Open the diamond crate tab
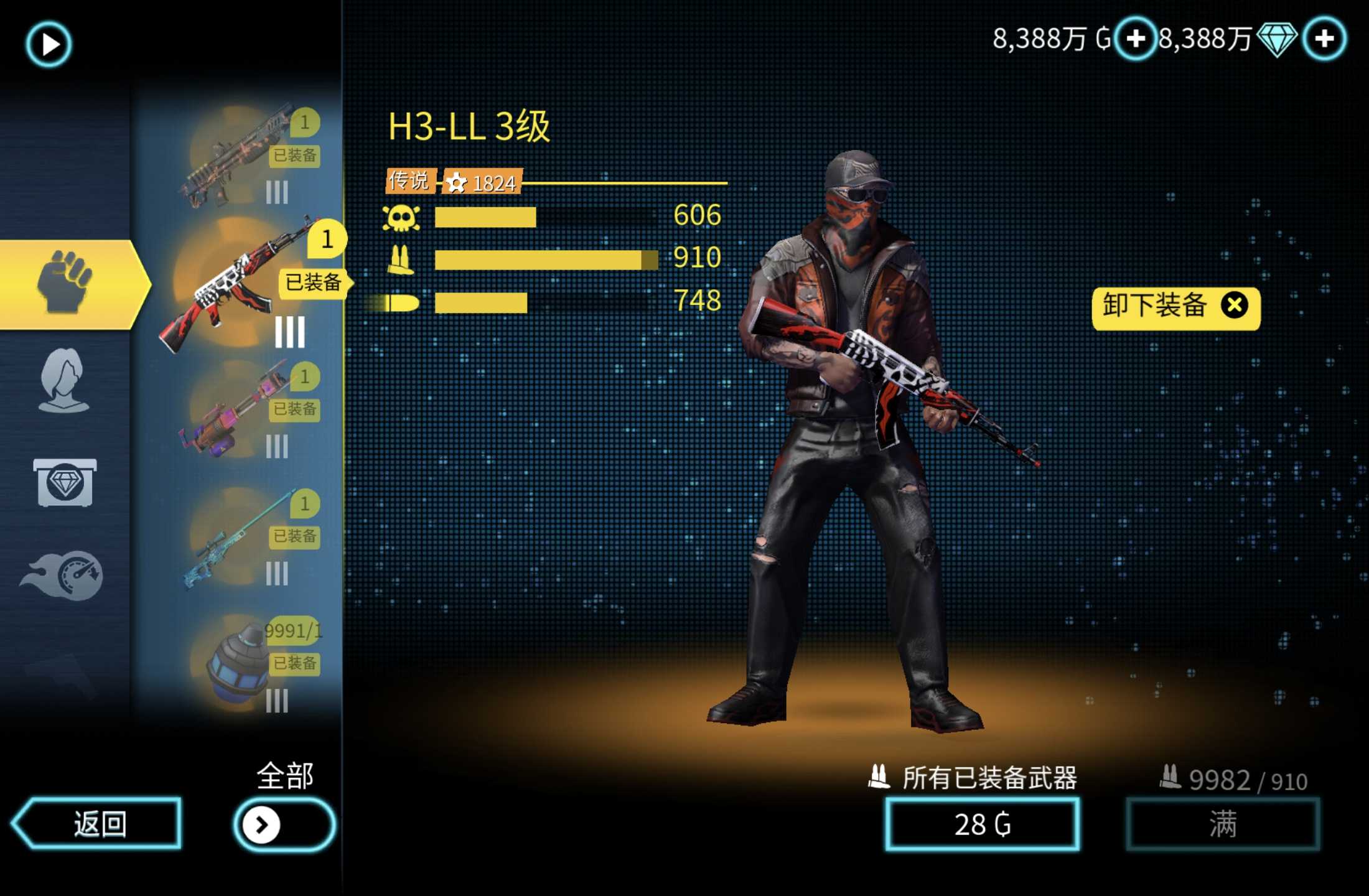 pos(65,483)
